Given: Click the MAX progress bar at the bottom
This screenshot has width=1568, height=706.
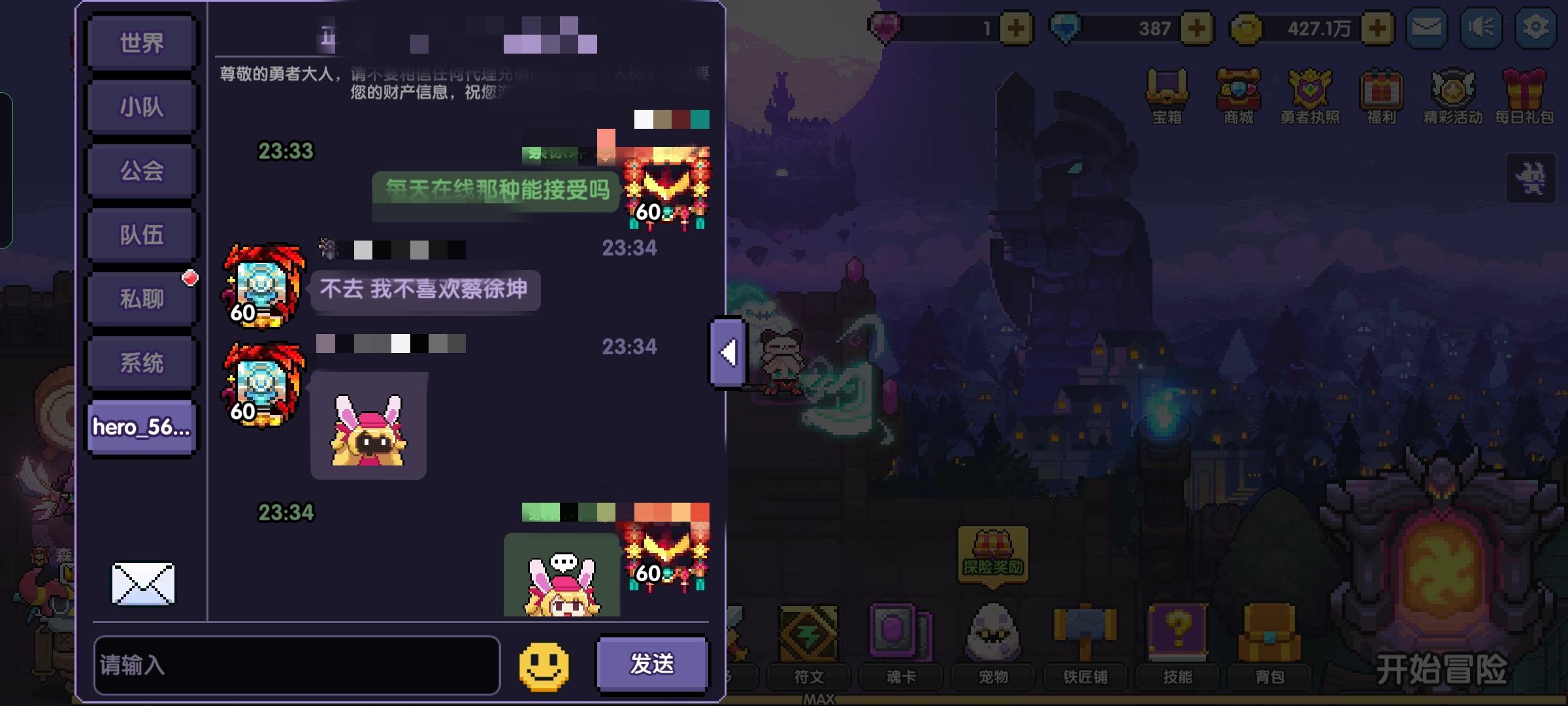Looking at the screenshot, I should pyautogui.click(x=820, y=698).
